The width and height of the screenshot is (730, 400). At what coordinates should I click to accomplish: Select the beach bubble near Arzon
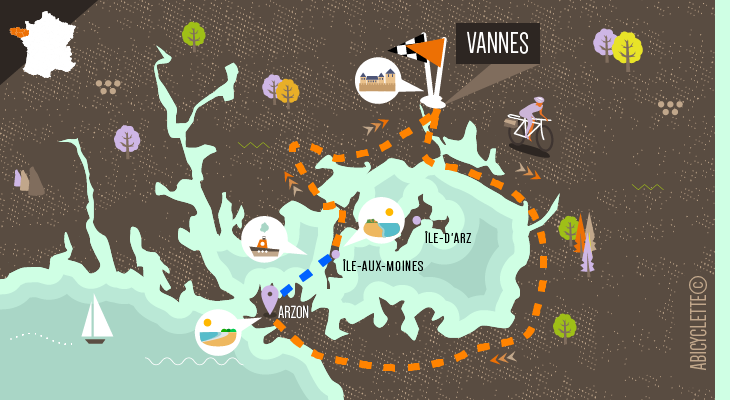[x=218, y=332]
